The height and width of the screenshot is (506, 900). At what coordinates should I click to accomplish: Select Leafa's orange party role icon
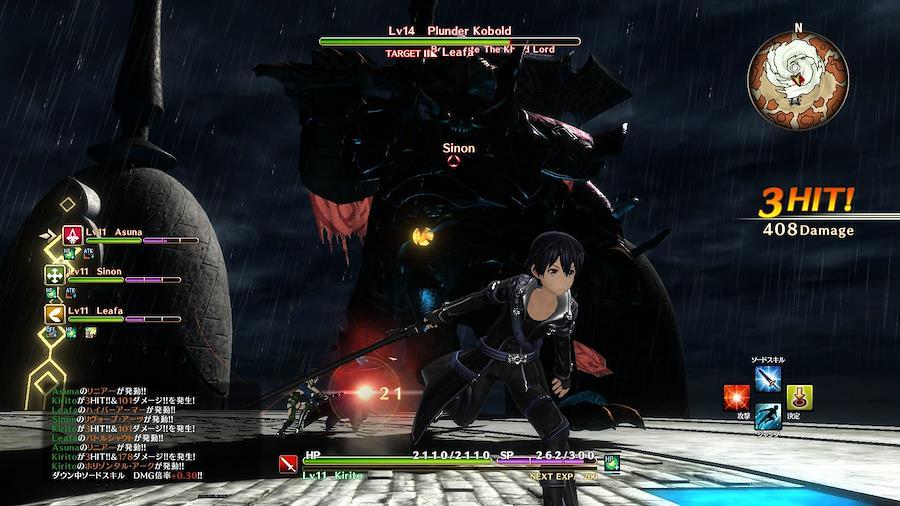[x=54, y=313]
